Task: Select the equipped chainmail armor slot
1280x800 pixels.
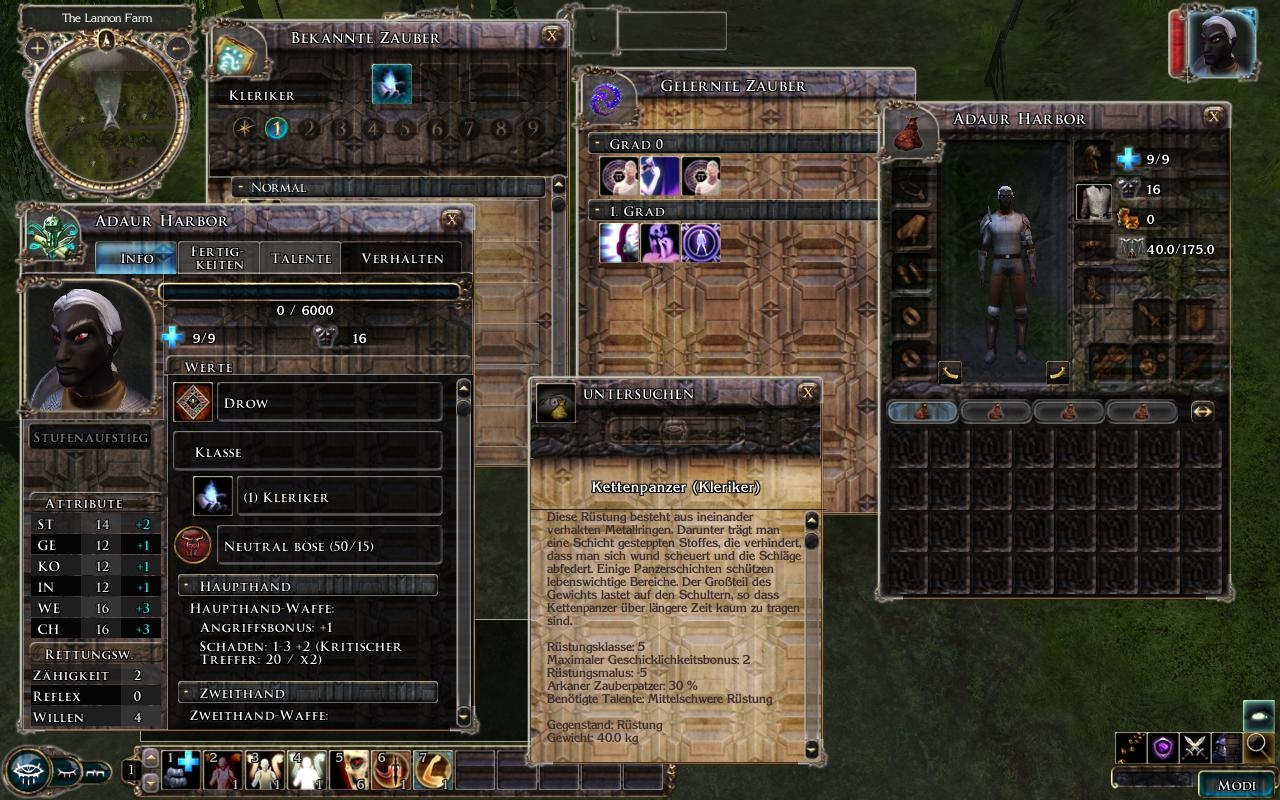Action: coord(1093,201)
